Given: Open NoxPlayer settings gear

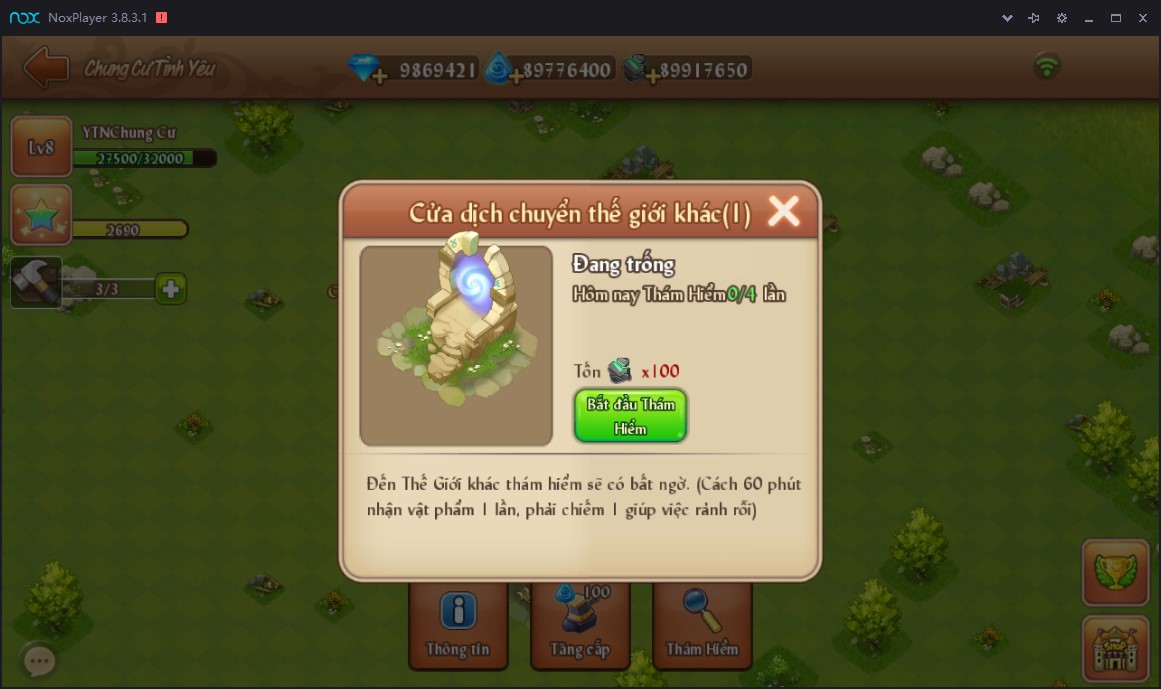Looking at the screenshot, I should pyautogui.click(x=1062, y=18).
